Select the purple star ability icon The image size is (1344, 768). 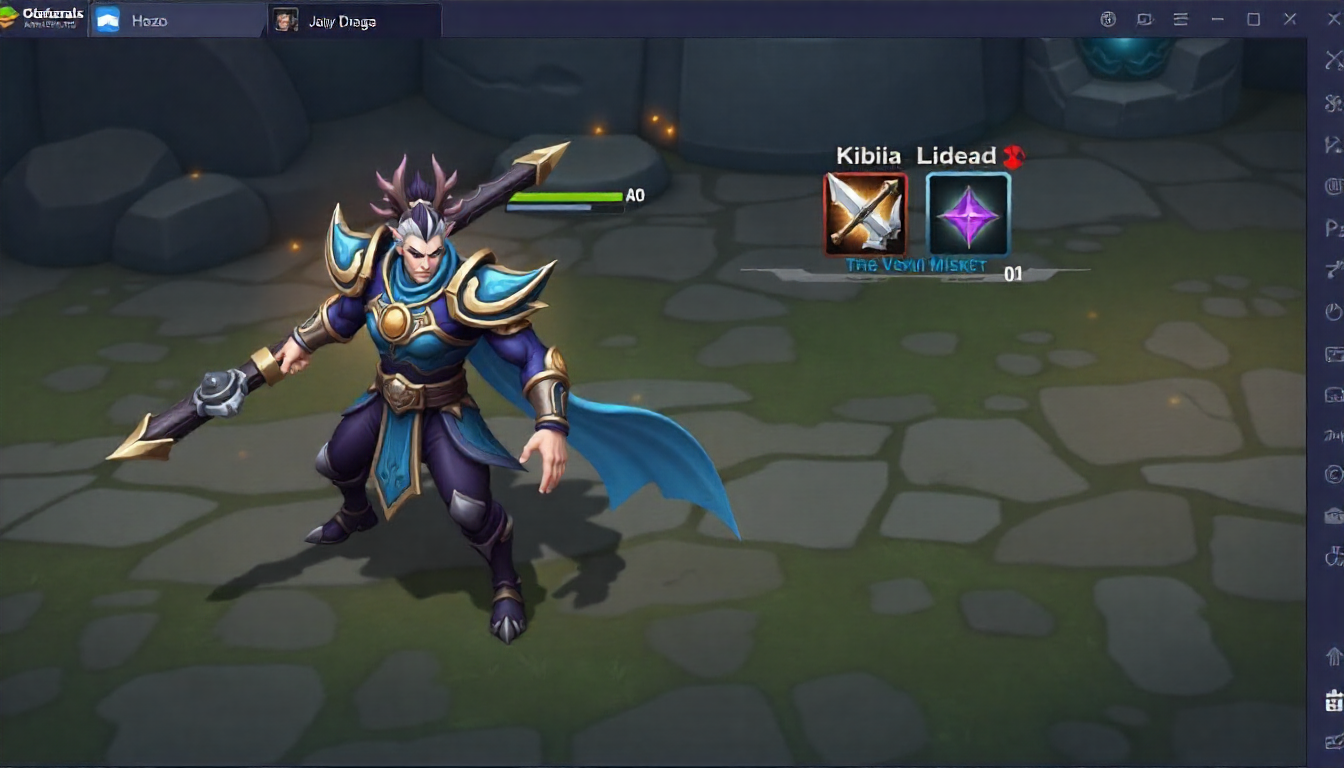tap(968, 214)
